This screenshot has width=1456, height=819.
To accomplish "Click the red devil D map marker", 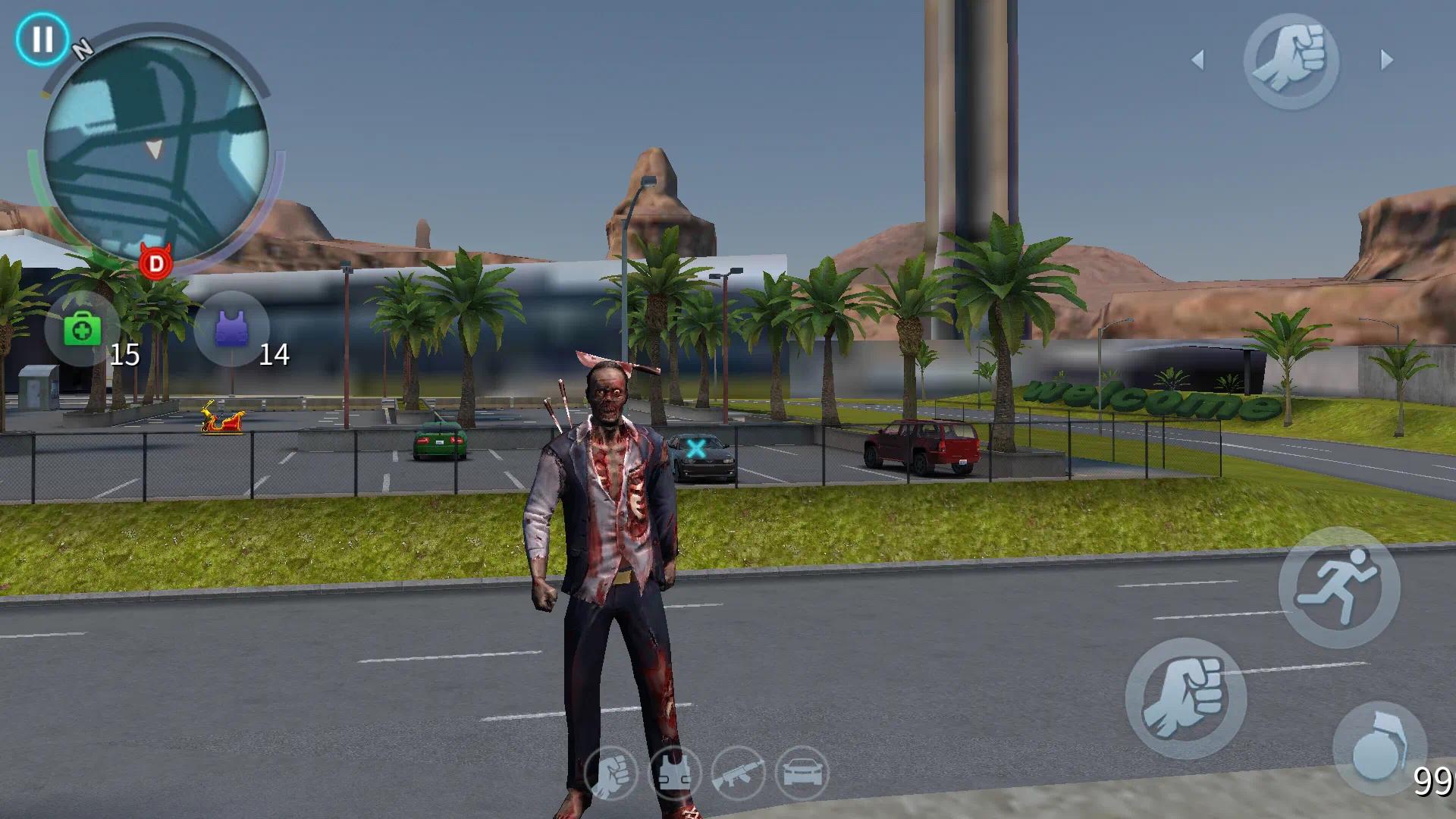I will click(156, 262).
